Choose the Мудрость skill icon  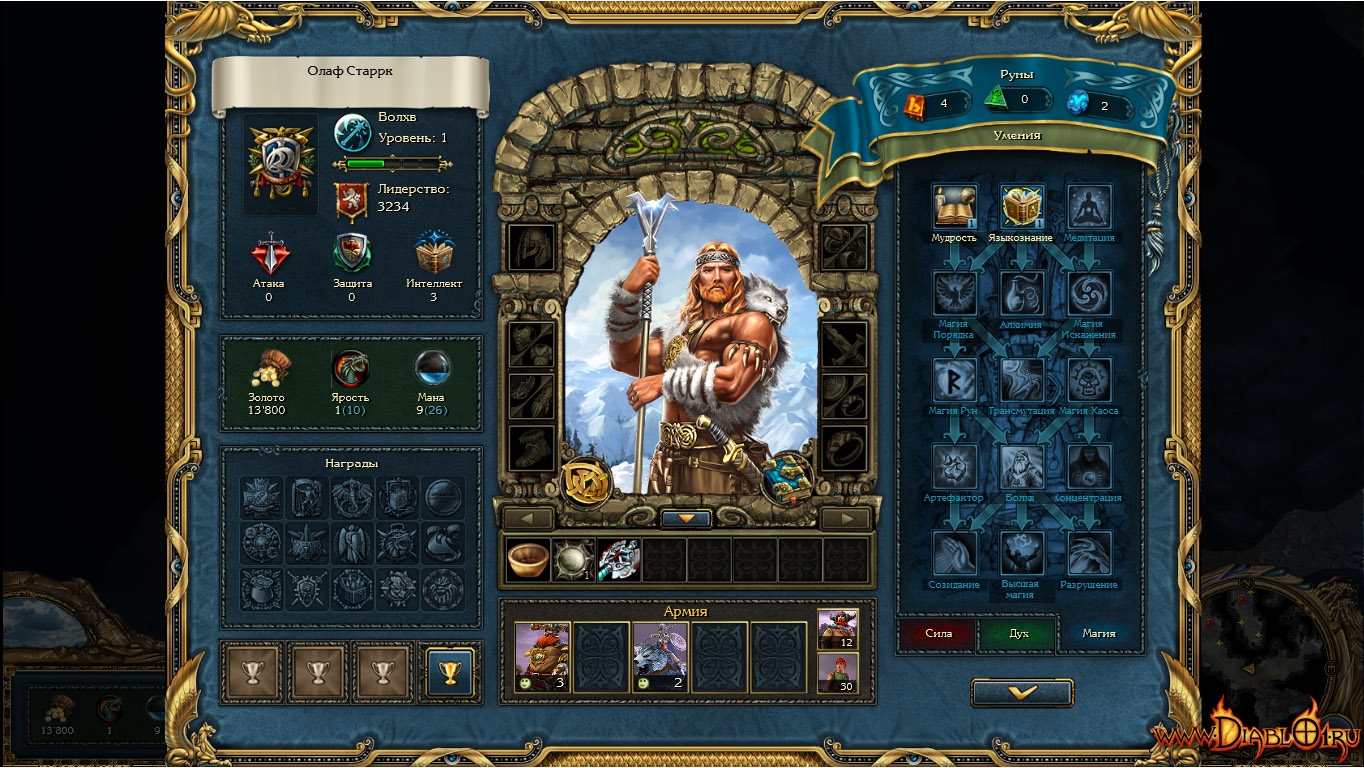[x=954, y=207]
